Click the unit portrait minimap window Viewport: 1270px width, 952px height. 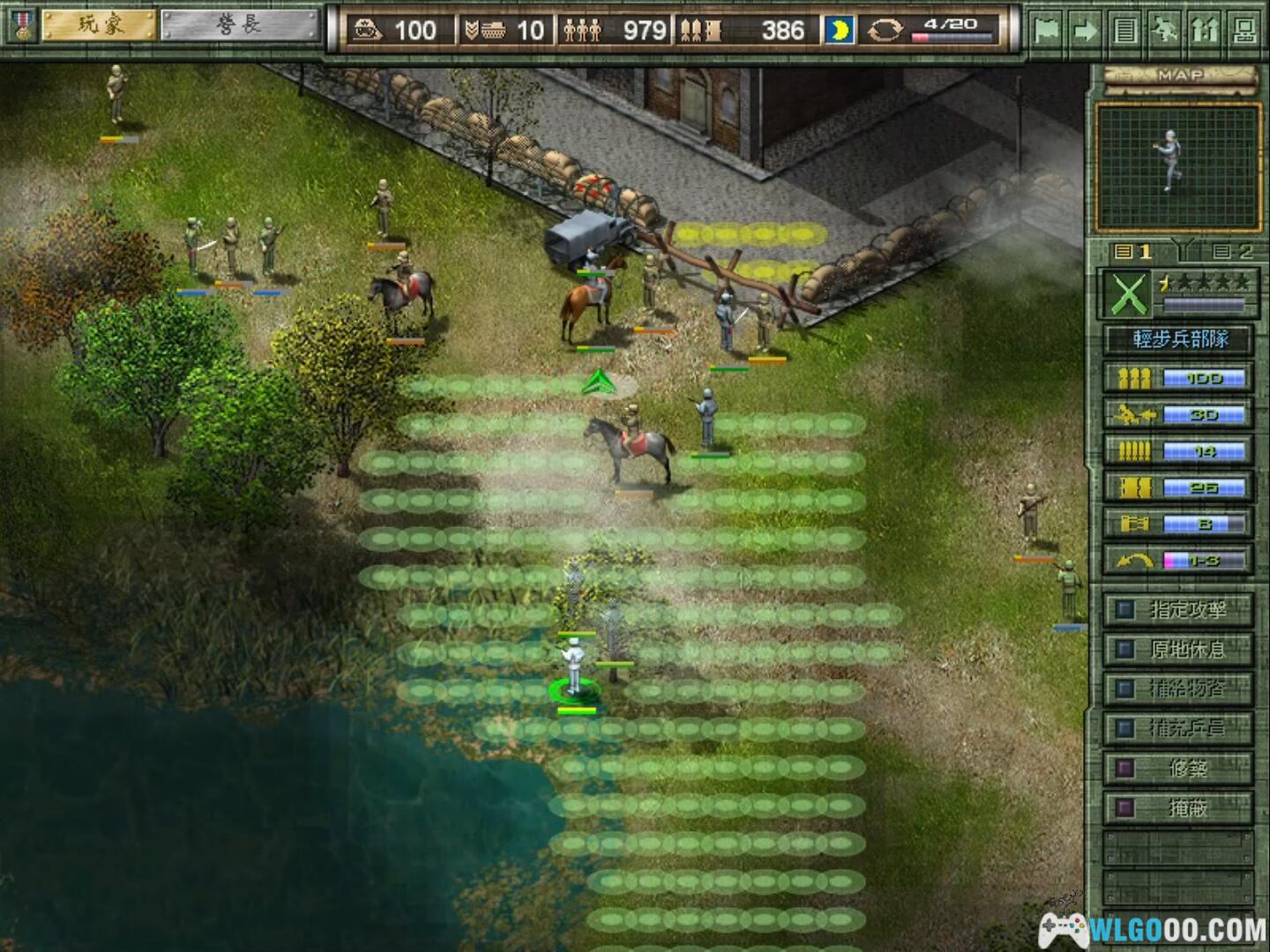pyautogui.click(x=1178, y=167)
